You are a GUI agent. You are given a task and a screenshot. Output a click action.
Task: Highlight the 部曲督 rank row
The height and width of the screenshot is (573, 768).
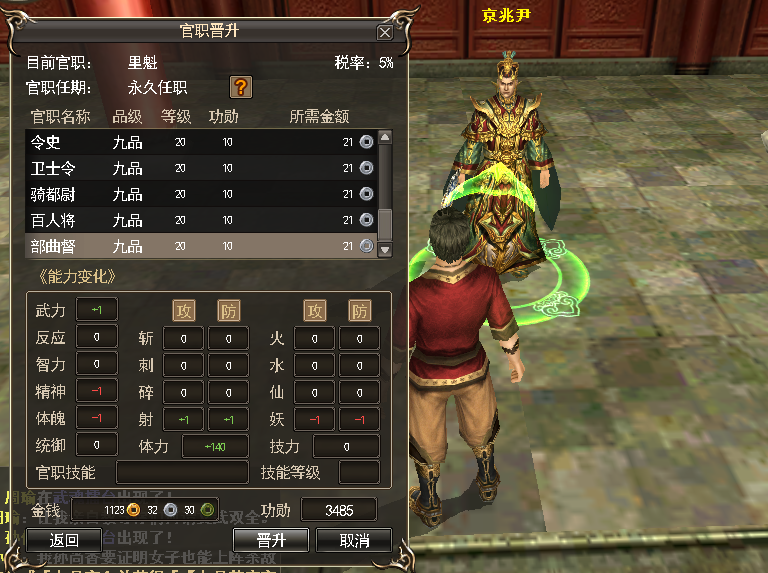[200, 246]
